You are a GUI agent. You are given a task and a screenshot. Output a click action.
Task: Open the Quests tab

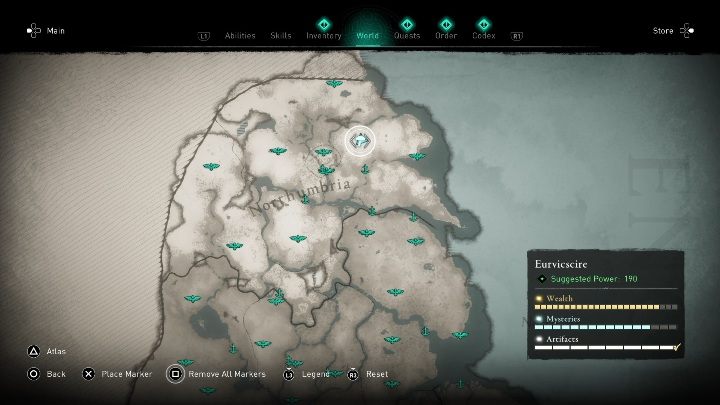click(x=407, y=36)
